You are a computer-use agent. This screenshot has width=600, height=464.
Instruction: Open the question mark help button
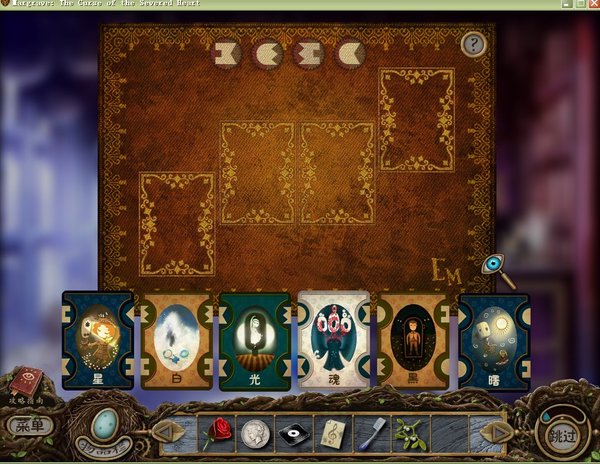point(474,44)
